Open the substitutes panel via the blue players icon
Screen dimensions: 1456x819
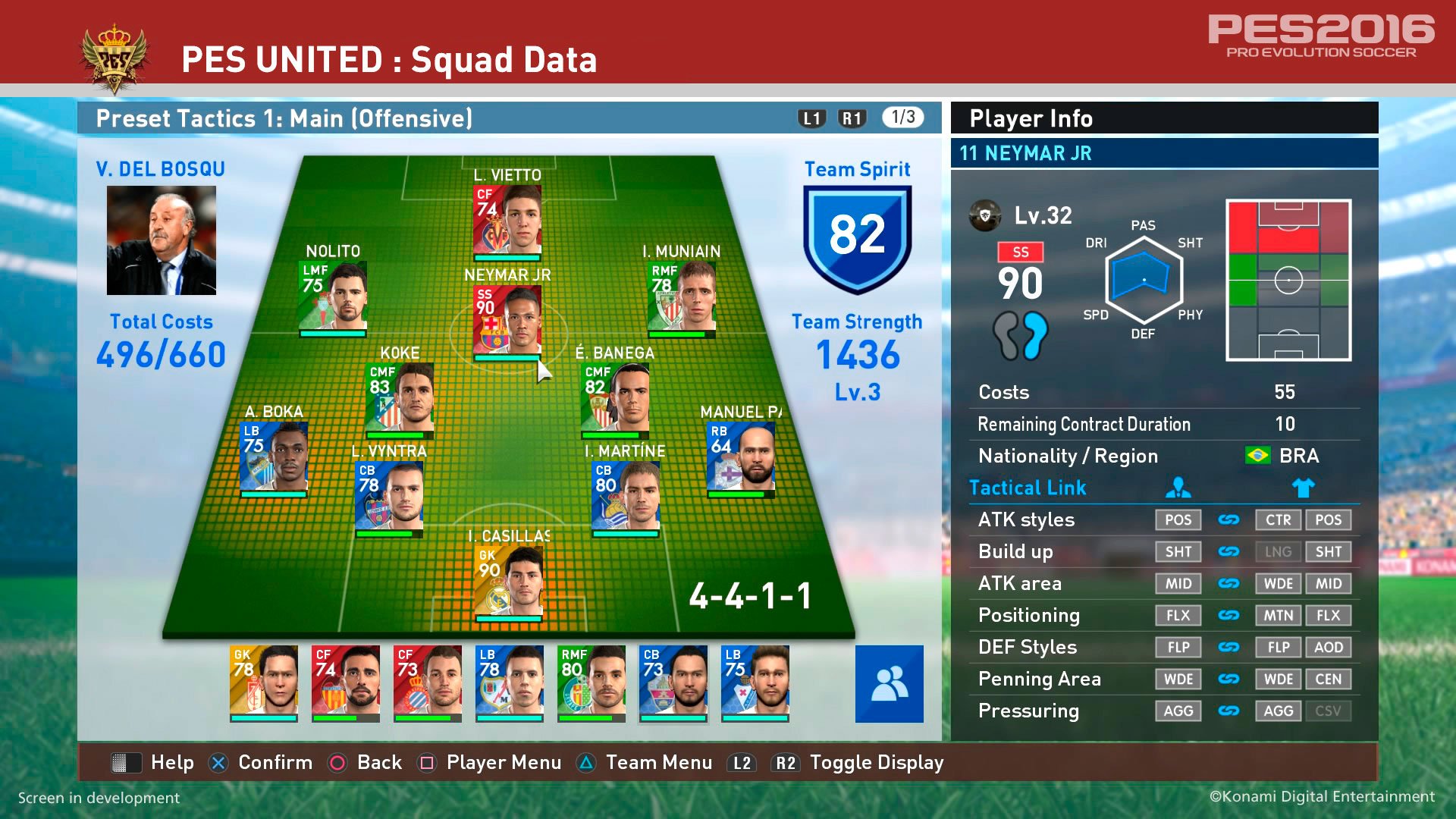pyautogui.click(x=888, y=682)
